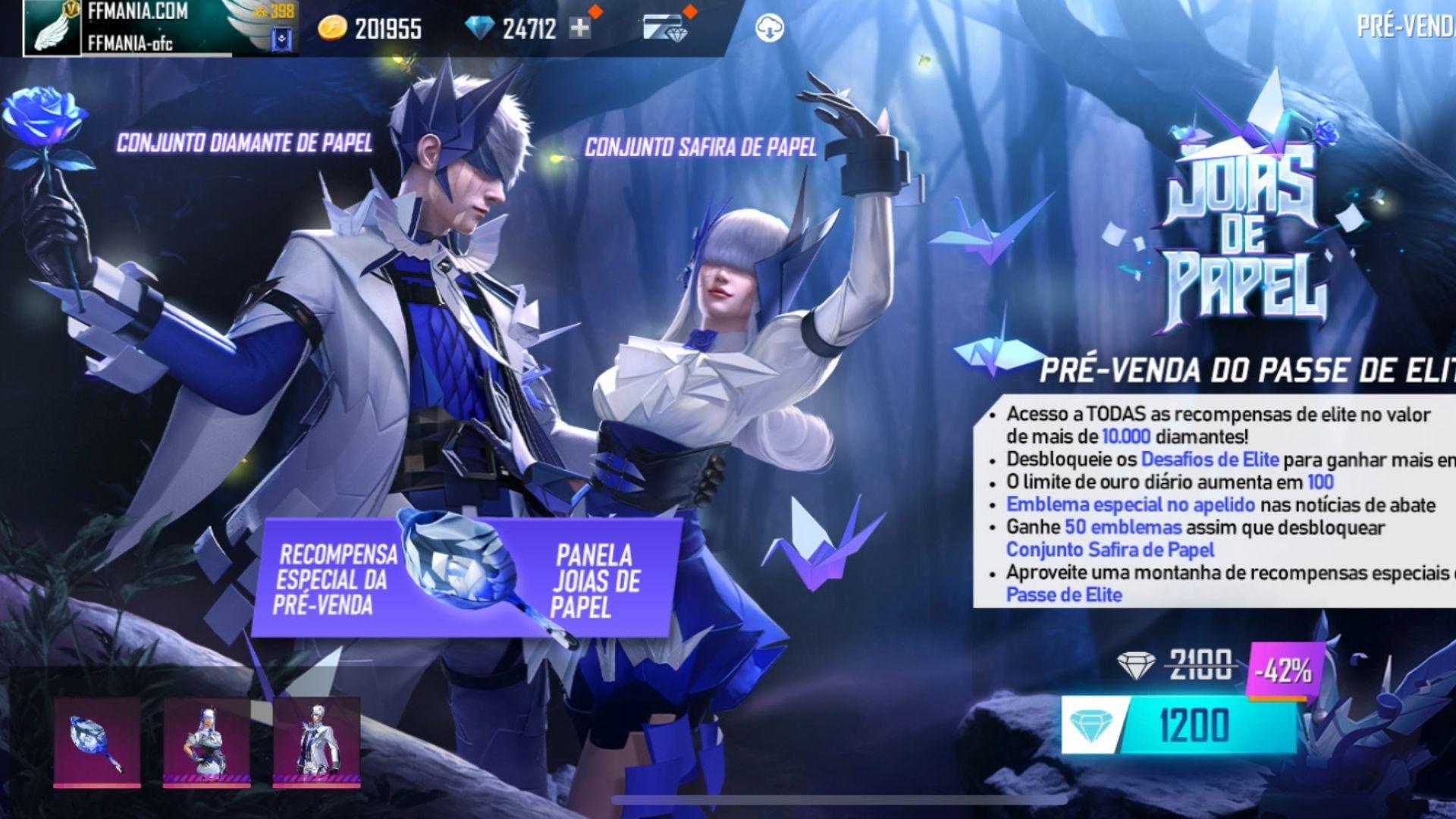
Task: Preview the Diamante de Papel male outfit thumbnail
Action: [x=316, y=742]
